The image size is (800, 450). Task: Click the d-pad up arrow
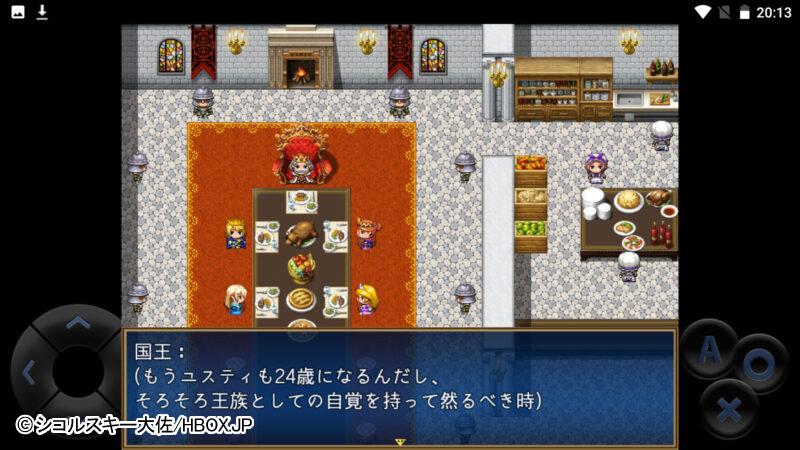point(78,323)
